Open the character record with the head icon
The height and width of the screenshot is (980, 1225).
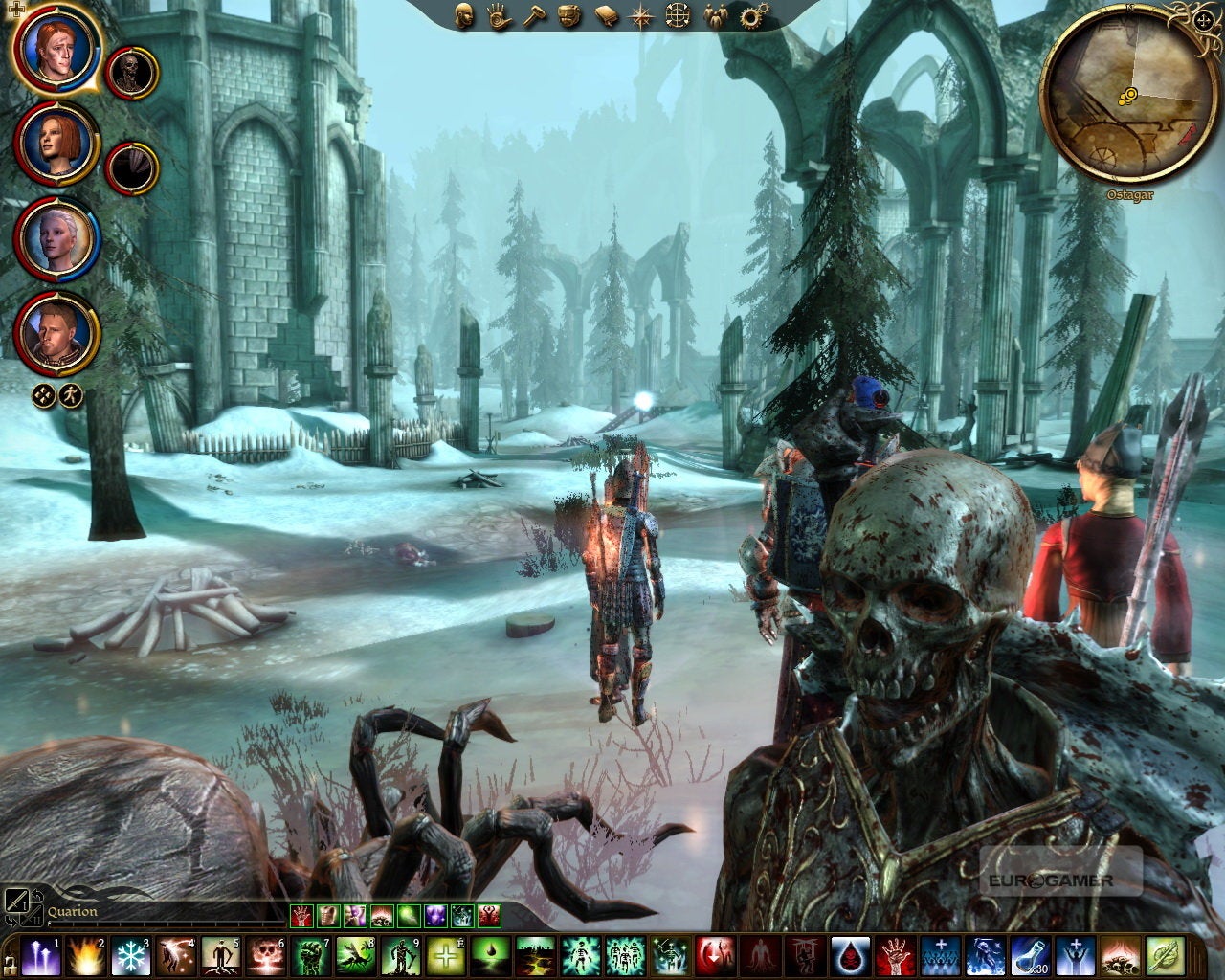pos(464,16)
